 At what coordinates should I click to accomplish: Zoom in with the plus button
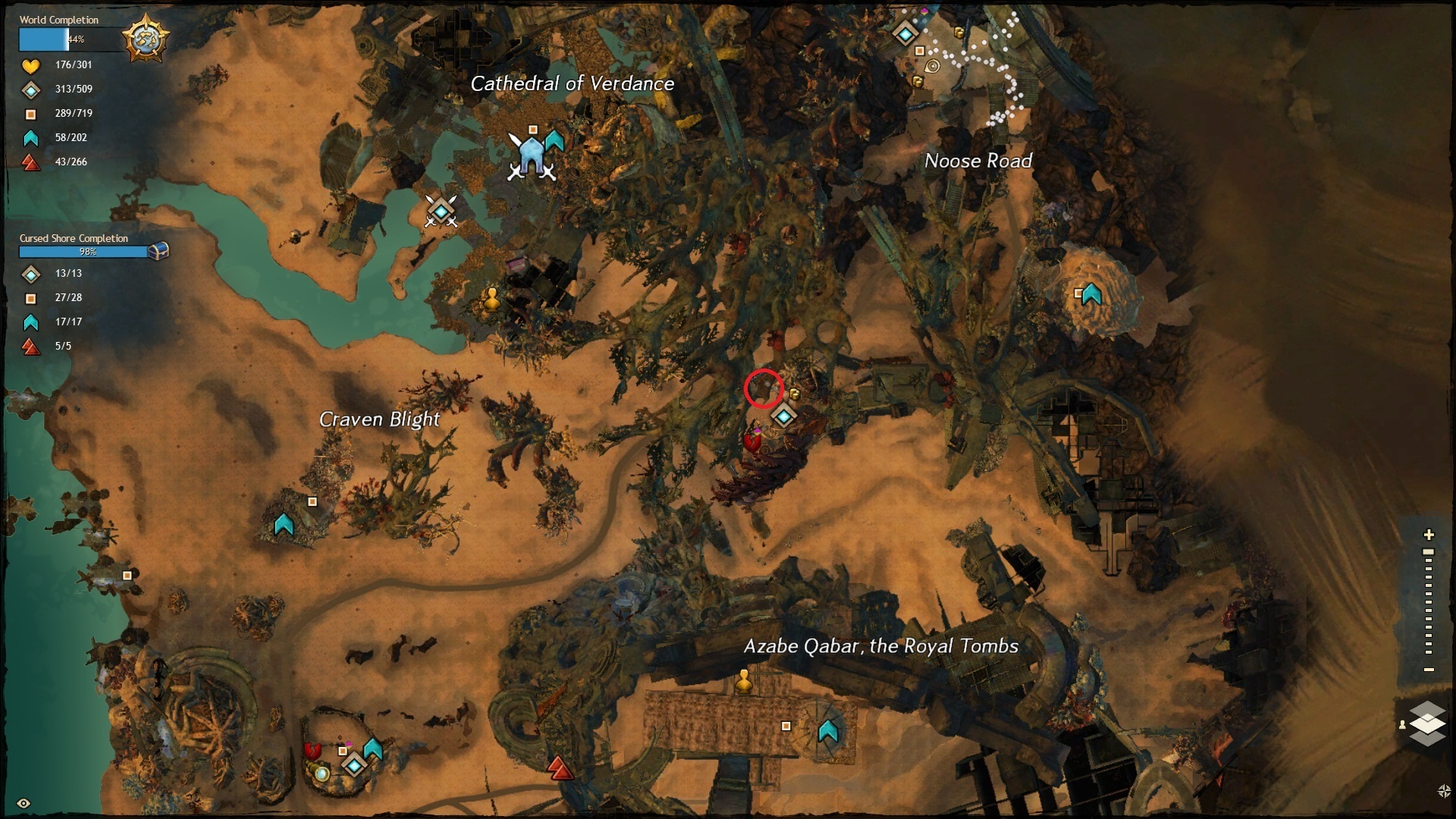pos(1429,535)
